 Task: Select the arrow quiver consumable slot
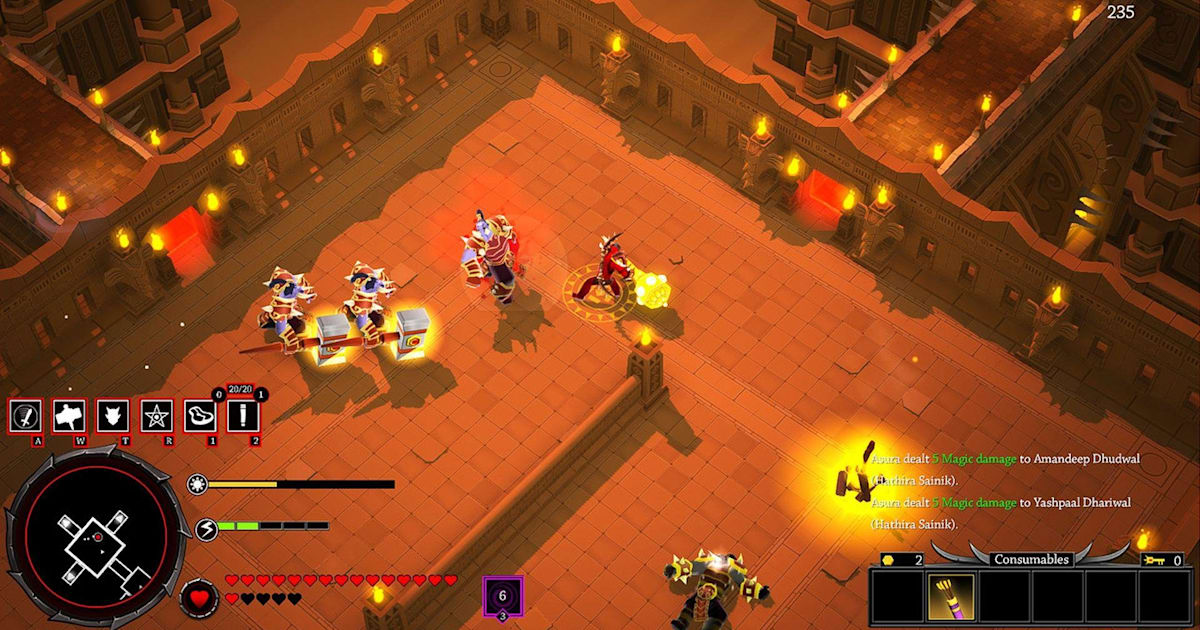pyautogui.click(x=942, y=597)
